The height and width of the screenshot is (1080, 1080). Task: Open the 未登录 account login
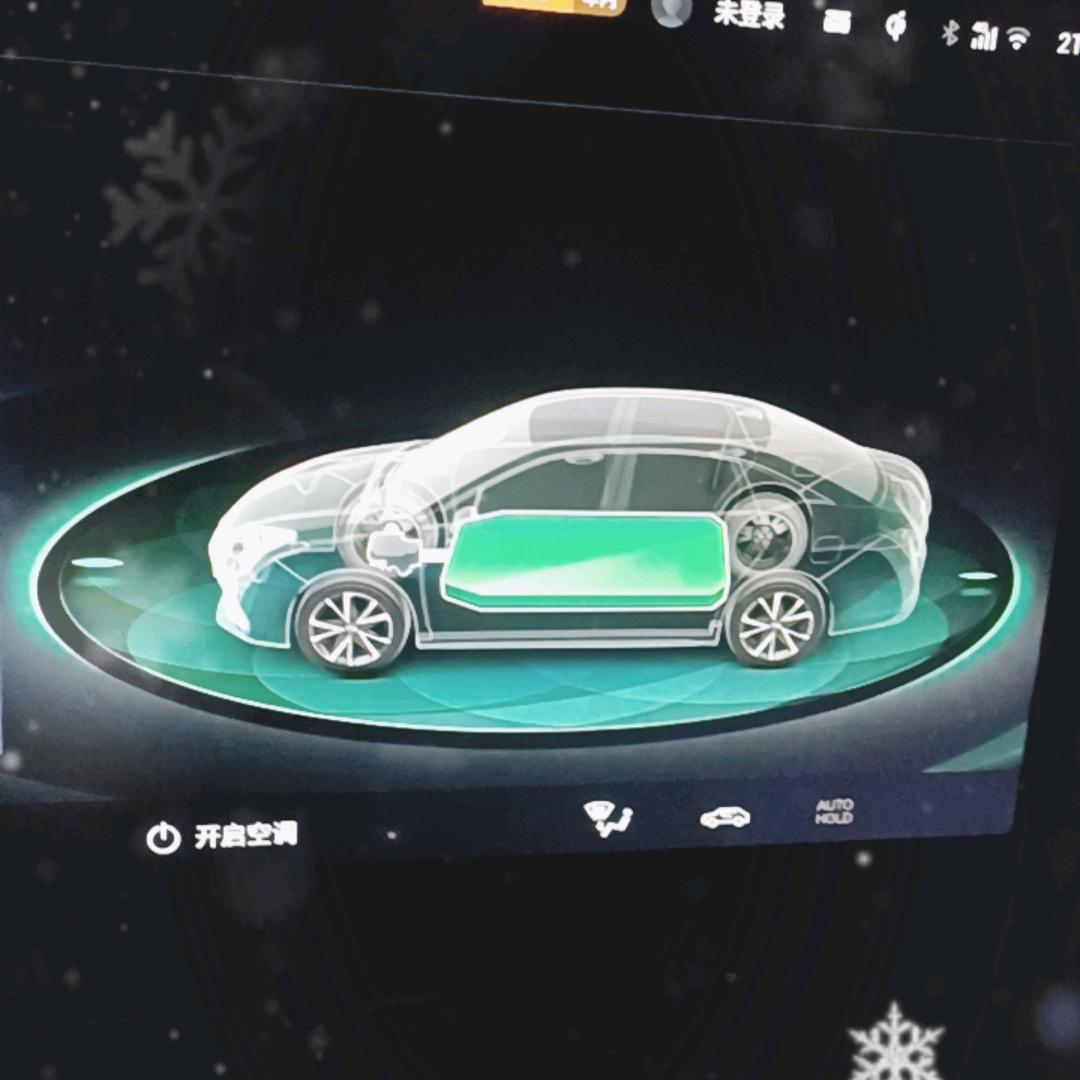749,14
